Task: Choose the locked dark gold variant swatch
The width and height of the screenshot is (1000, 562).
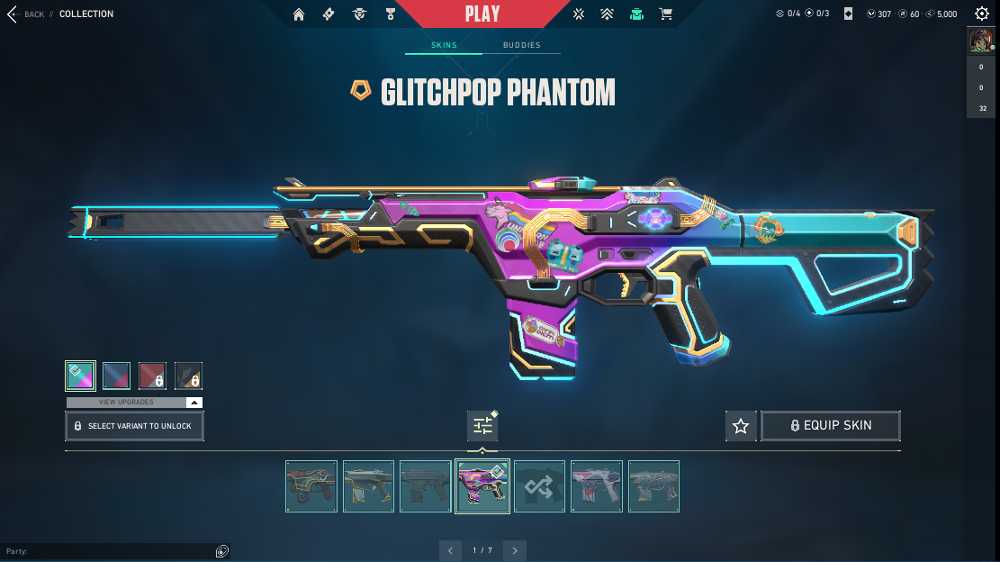Action: pos(188,376)
